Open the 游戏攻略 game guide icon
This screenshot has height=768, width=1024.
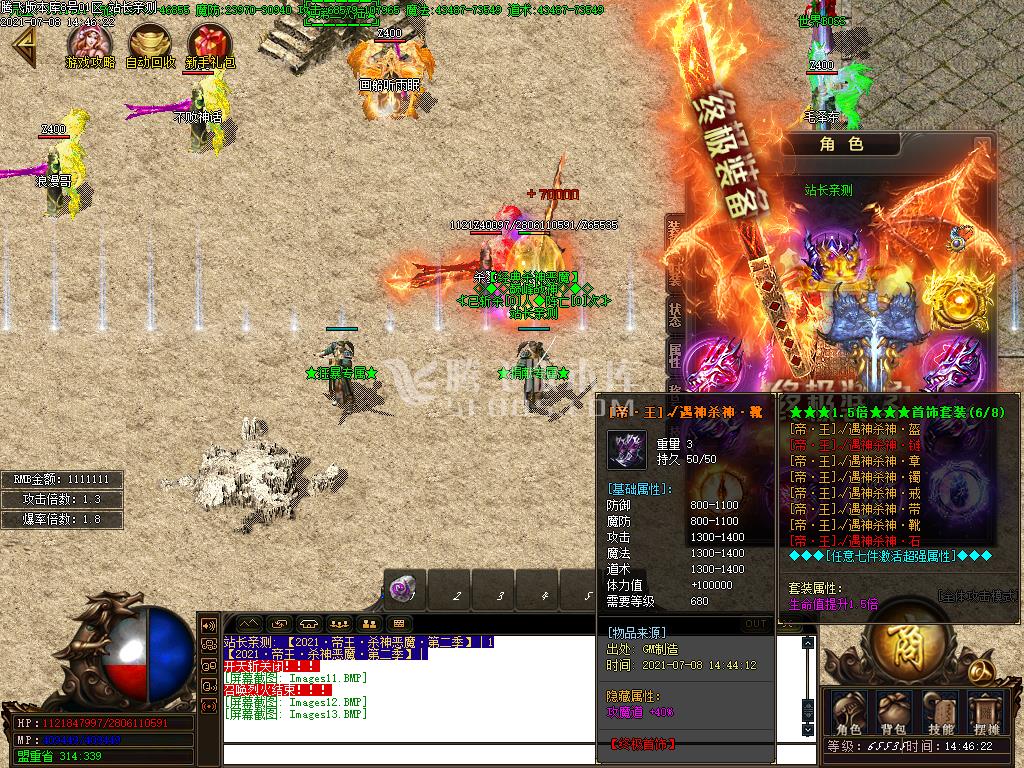(x=90, y=42)
